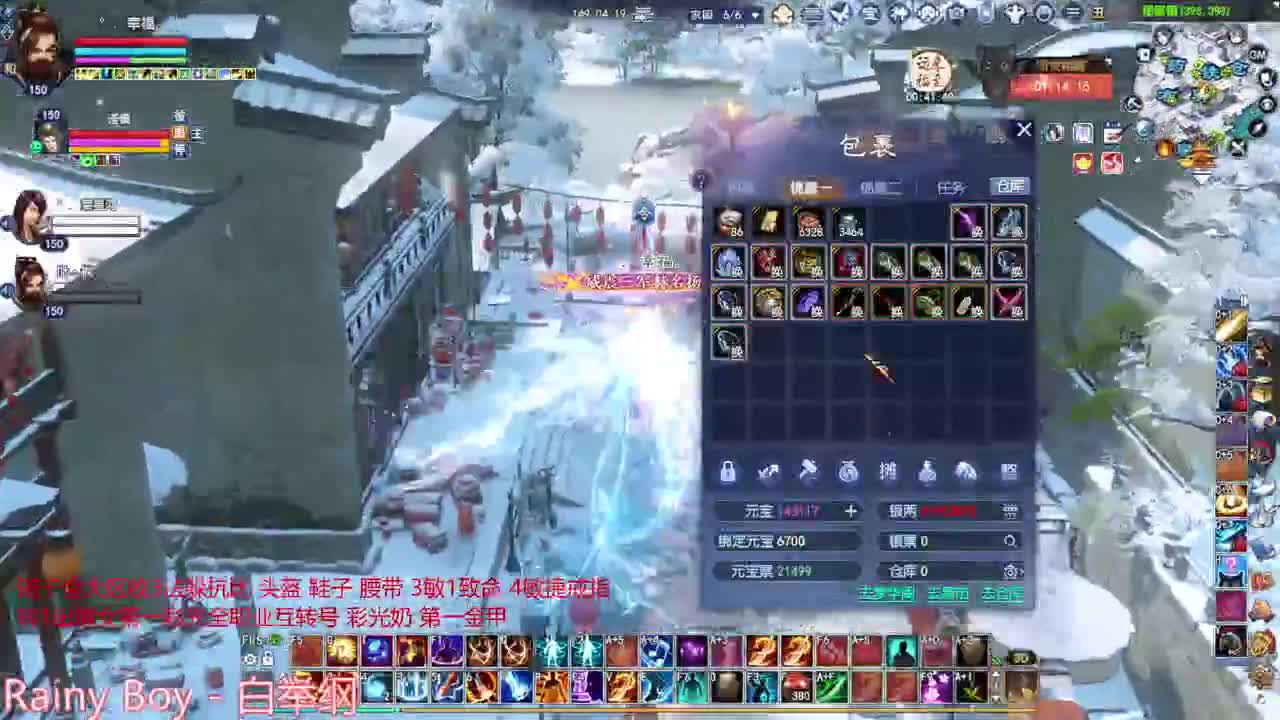Select the repair hammer icon in the bag
The height and width of the screenshot is (720, 1280).
[x=809, y=470]
